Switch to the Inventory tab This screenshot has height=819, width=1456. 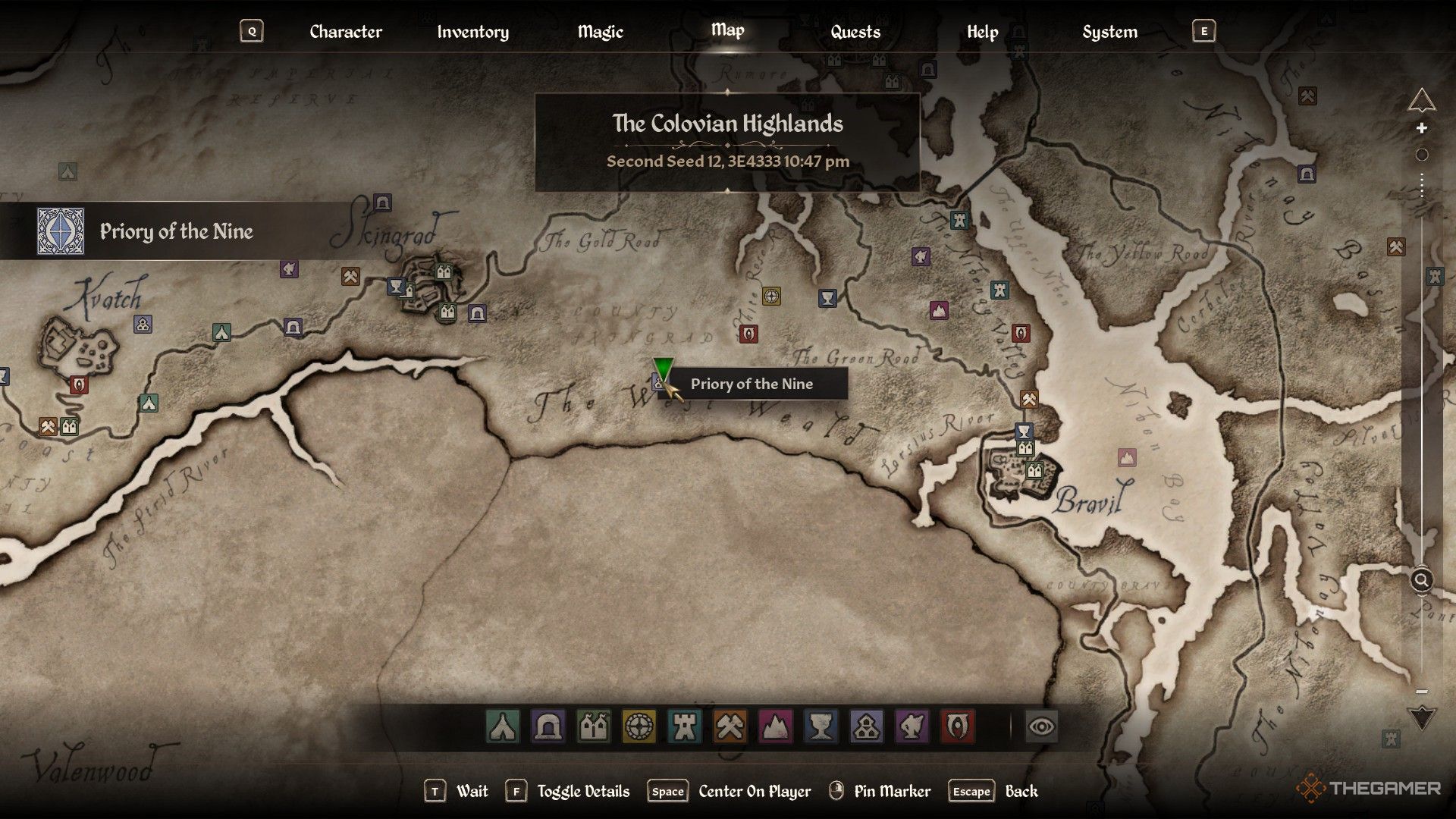(472, 32)
